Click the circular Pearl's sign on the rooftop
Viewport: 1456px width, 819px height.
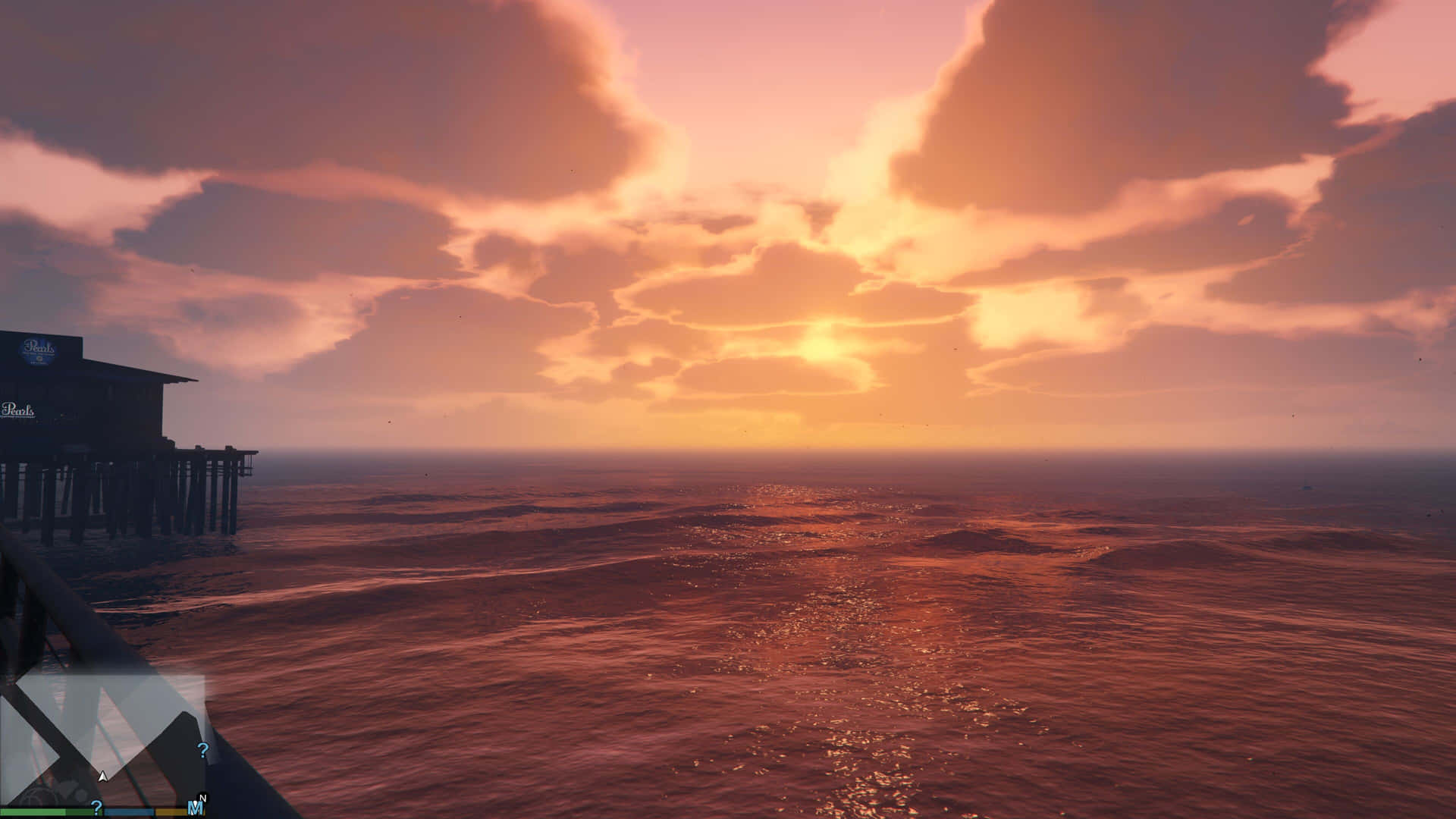39,350
